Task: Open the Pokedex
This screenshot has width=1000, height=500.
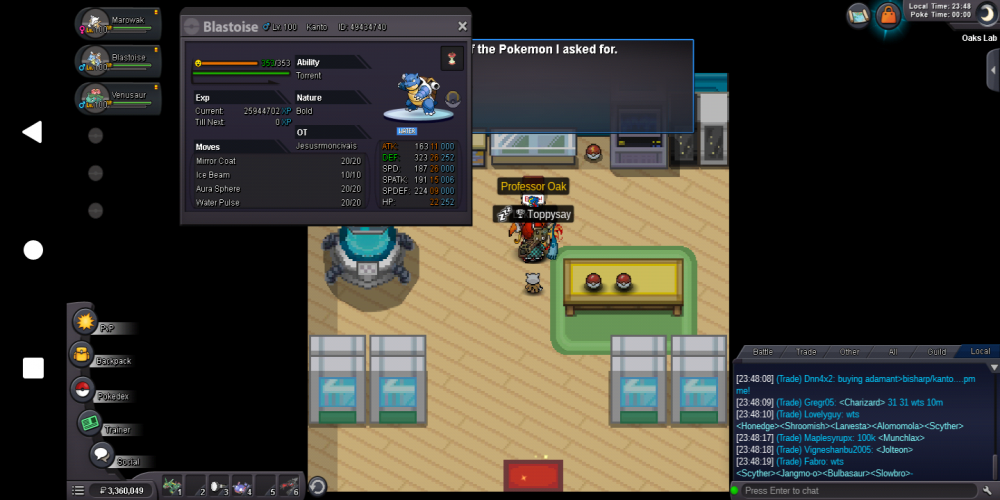Action: [x=82, y=391]
